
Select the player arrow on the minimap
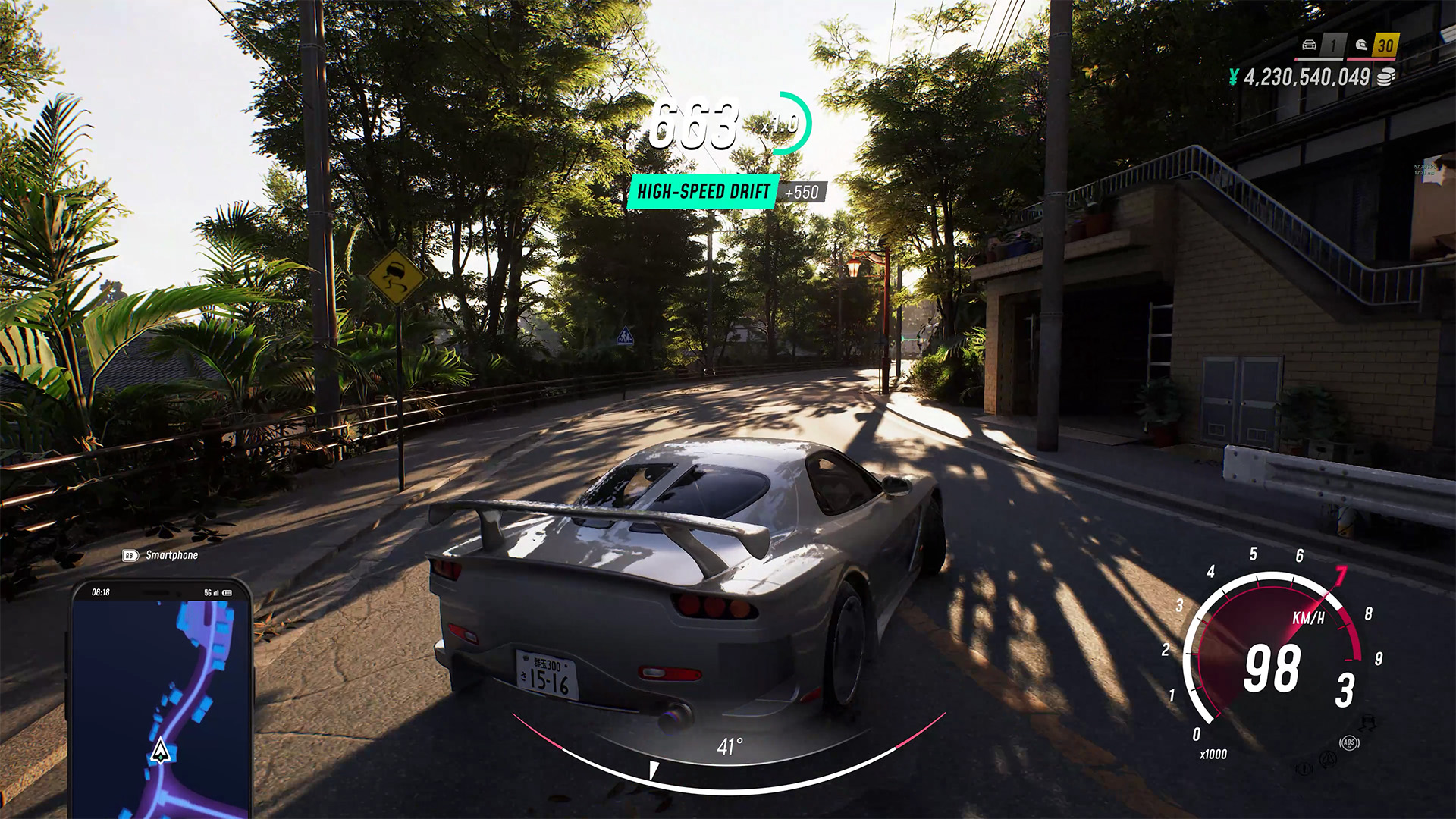(159, 751)
